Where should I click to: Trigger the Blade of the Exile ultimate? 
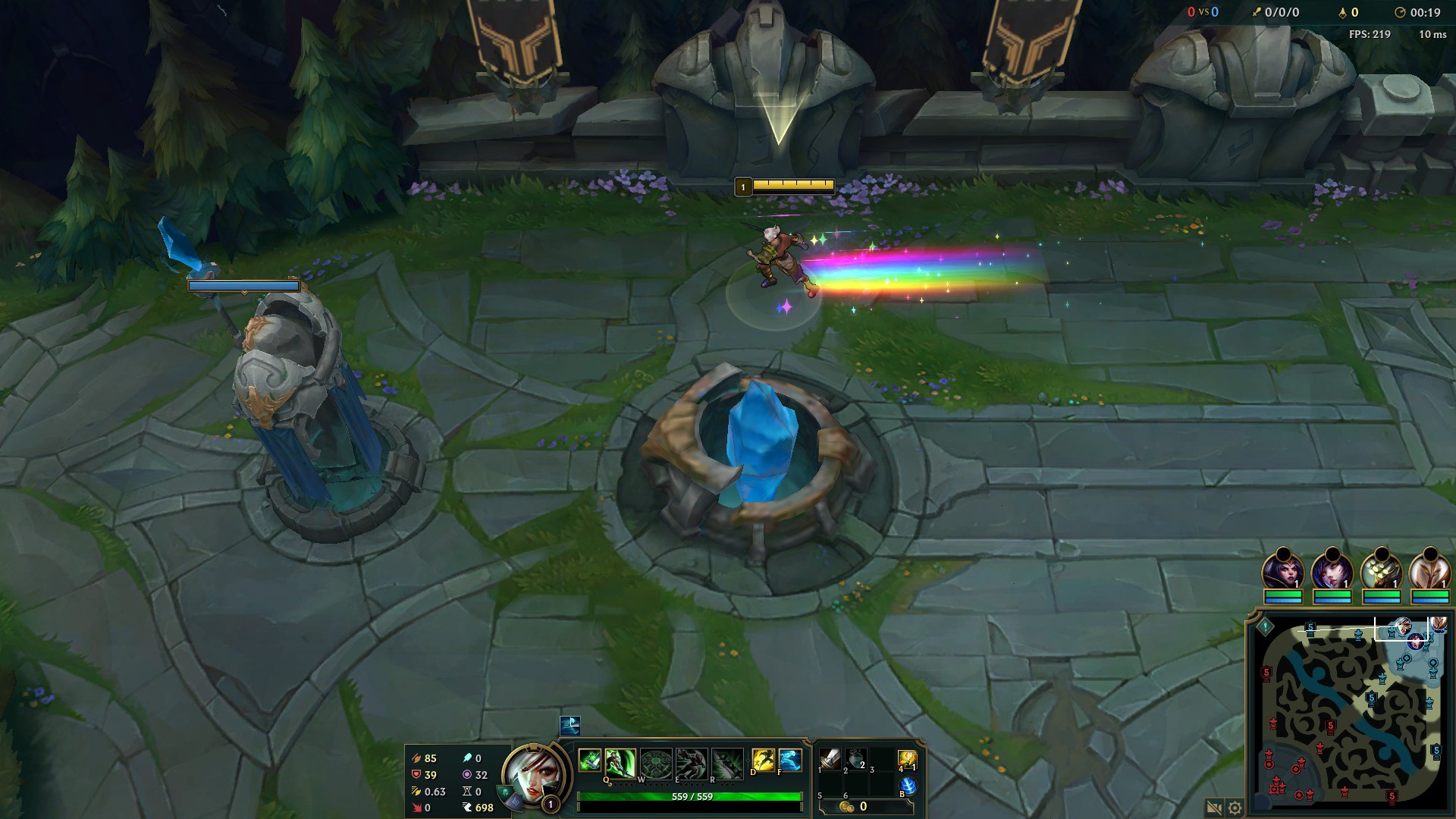[726, 761]
